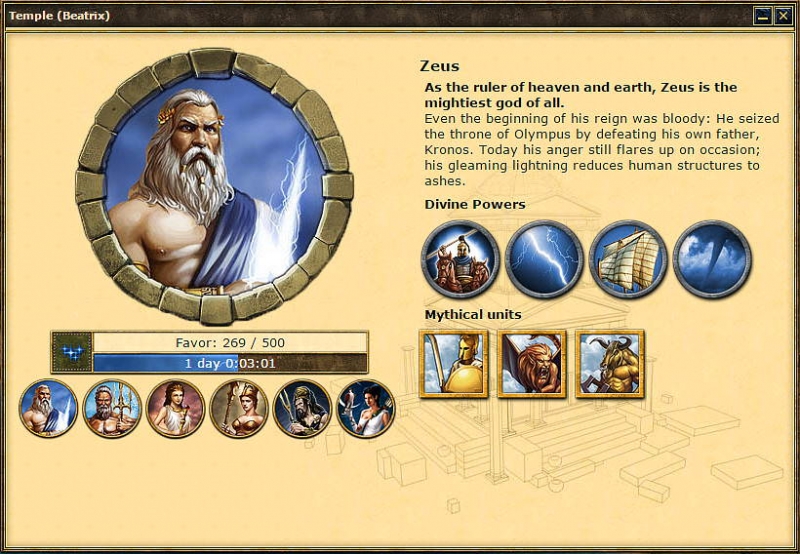Image resolution: width=800 pixels, height=554 pixels.
Task: Choose the Hades god portrait
Action: (x=302, y=408)
